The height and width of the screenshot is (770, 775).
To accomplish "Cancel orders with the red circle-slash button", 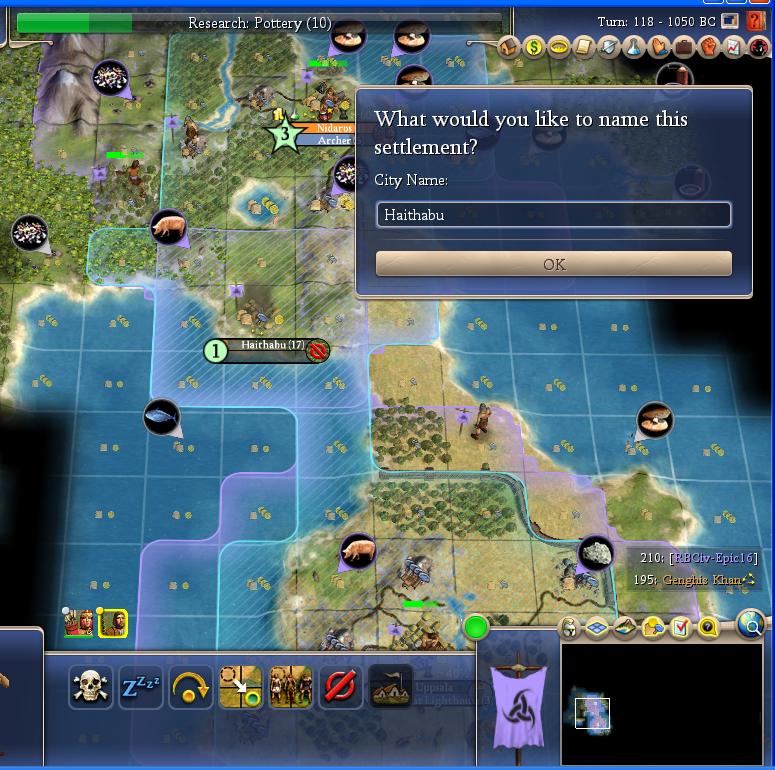I will [340, 687].
